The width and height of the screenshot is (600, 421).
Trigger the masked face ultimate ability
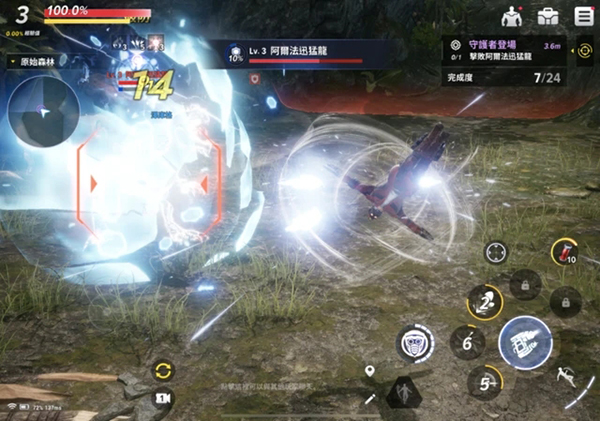[x=415, y=343]
